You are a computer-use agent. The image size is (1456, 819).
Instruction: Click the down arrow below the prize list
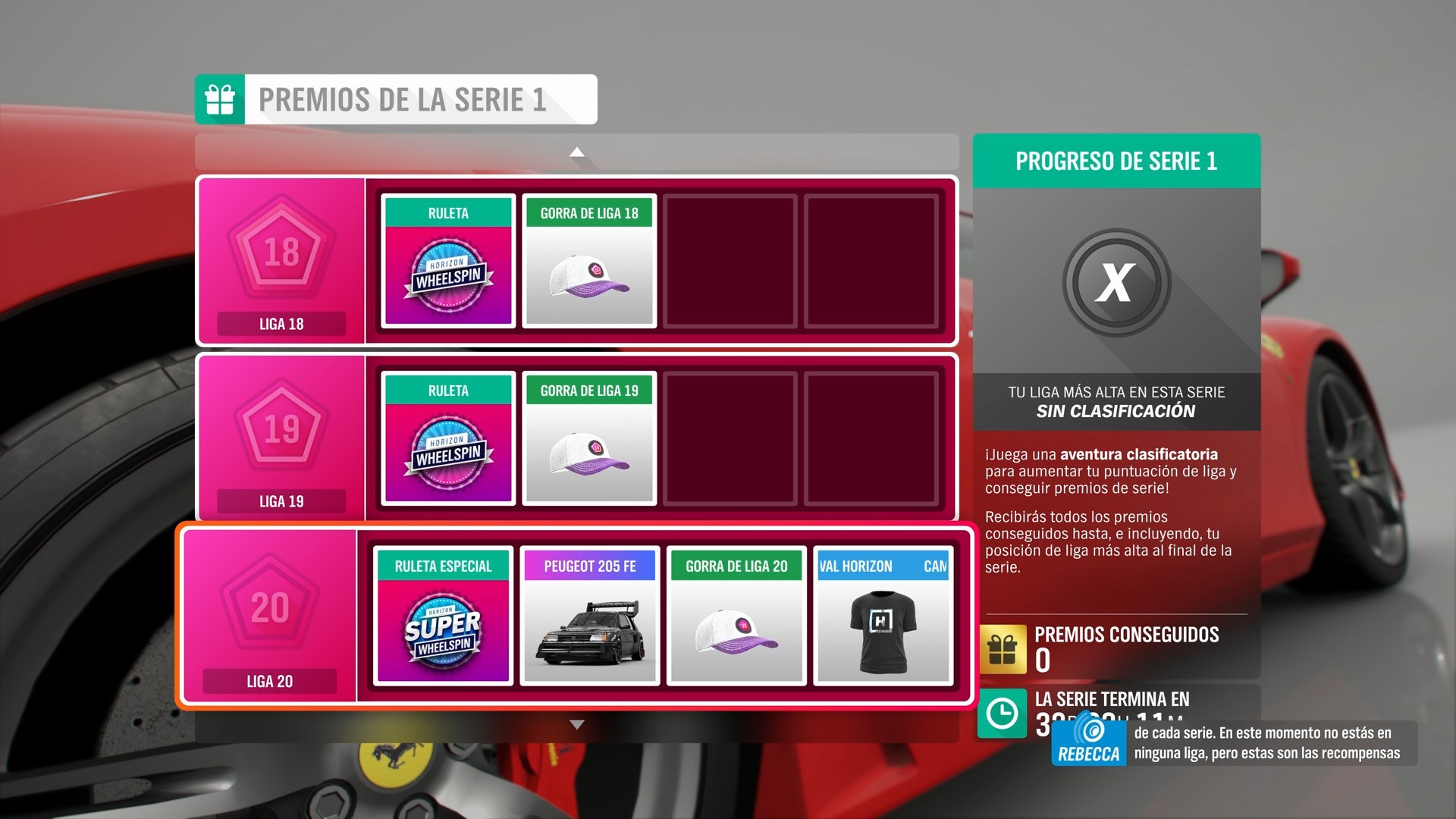tap(578, 722)
